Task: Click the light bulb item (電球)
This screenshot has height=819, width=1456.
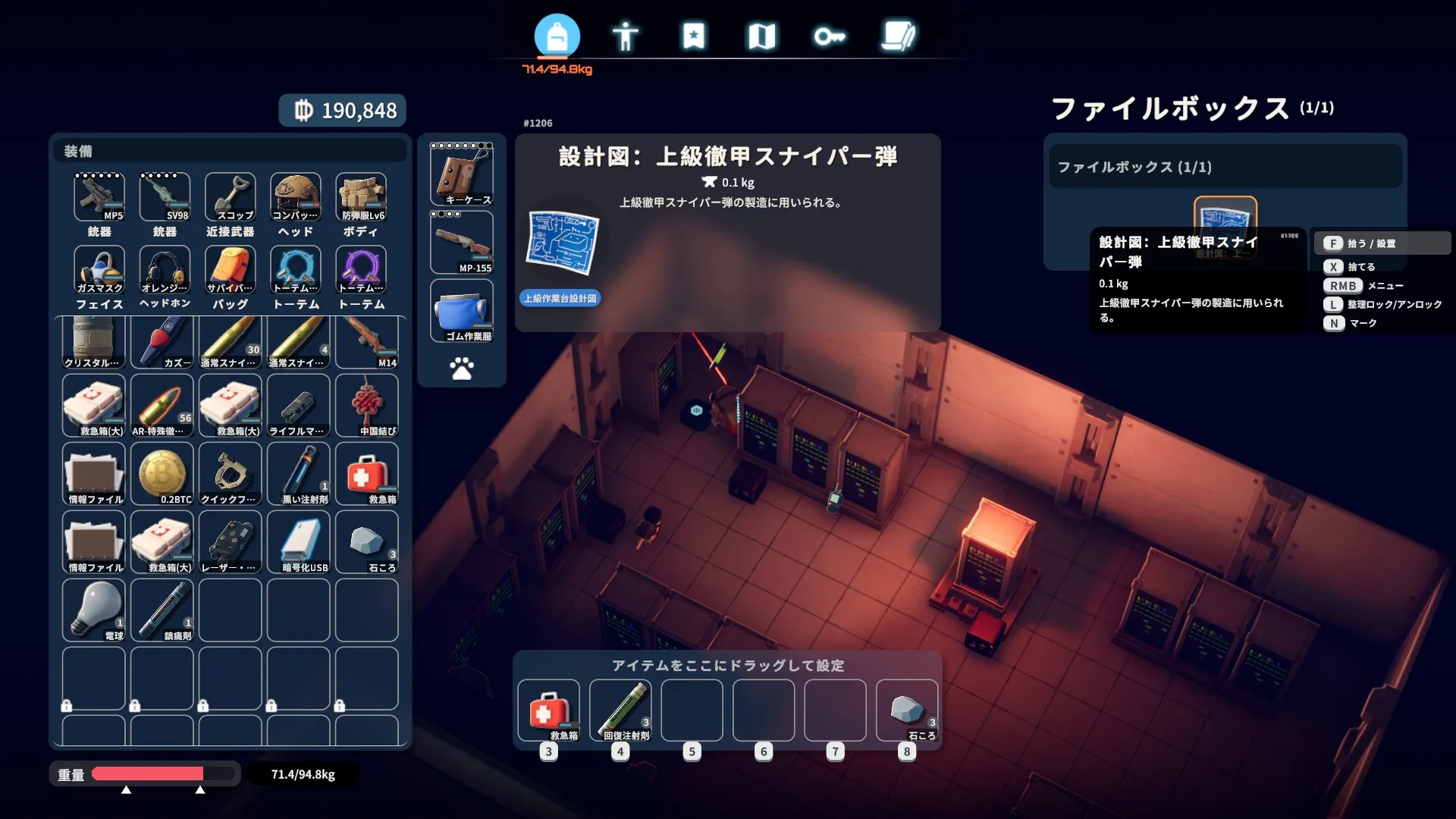Action: [93, 610]
